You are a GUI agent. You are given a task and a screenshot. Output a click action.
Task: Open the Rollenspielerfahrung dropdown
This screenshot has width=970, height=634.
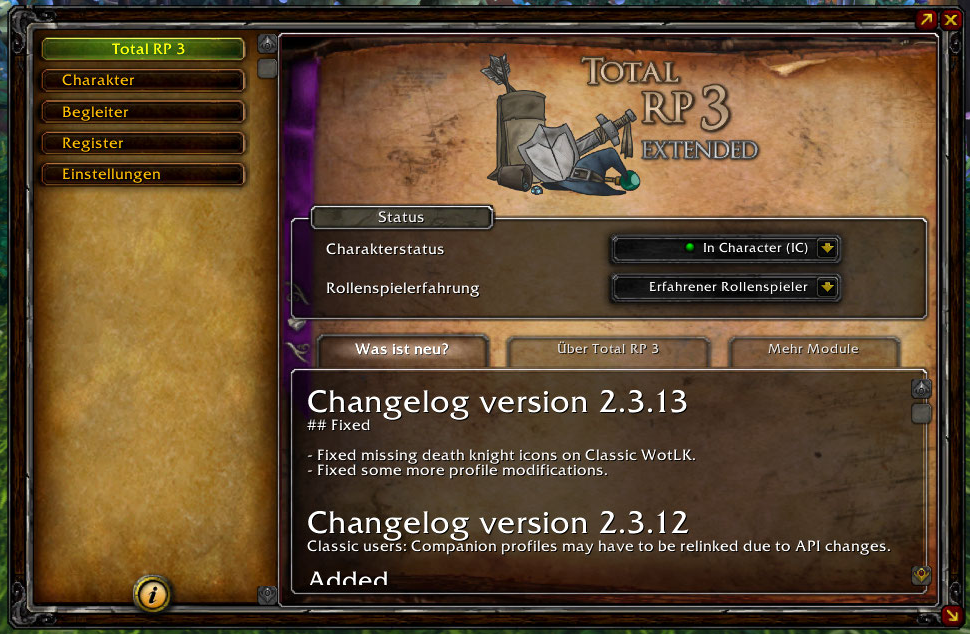(827, 288)
